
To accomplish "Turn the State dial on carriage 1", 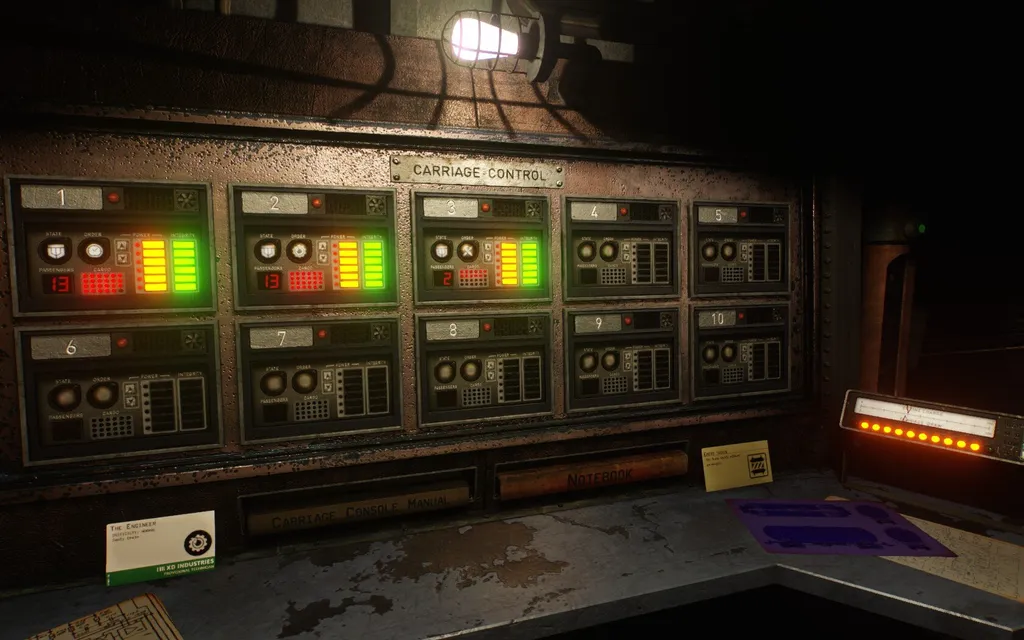I will [55, 250].
